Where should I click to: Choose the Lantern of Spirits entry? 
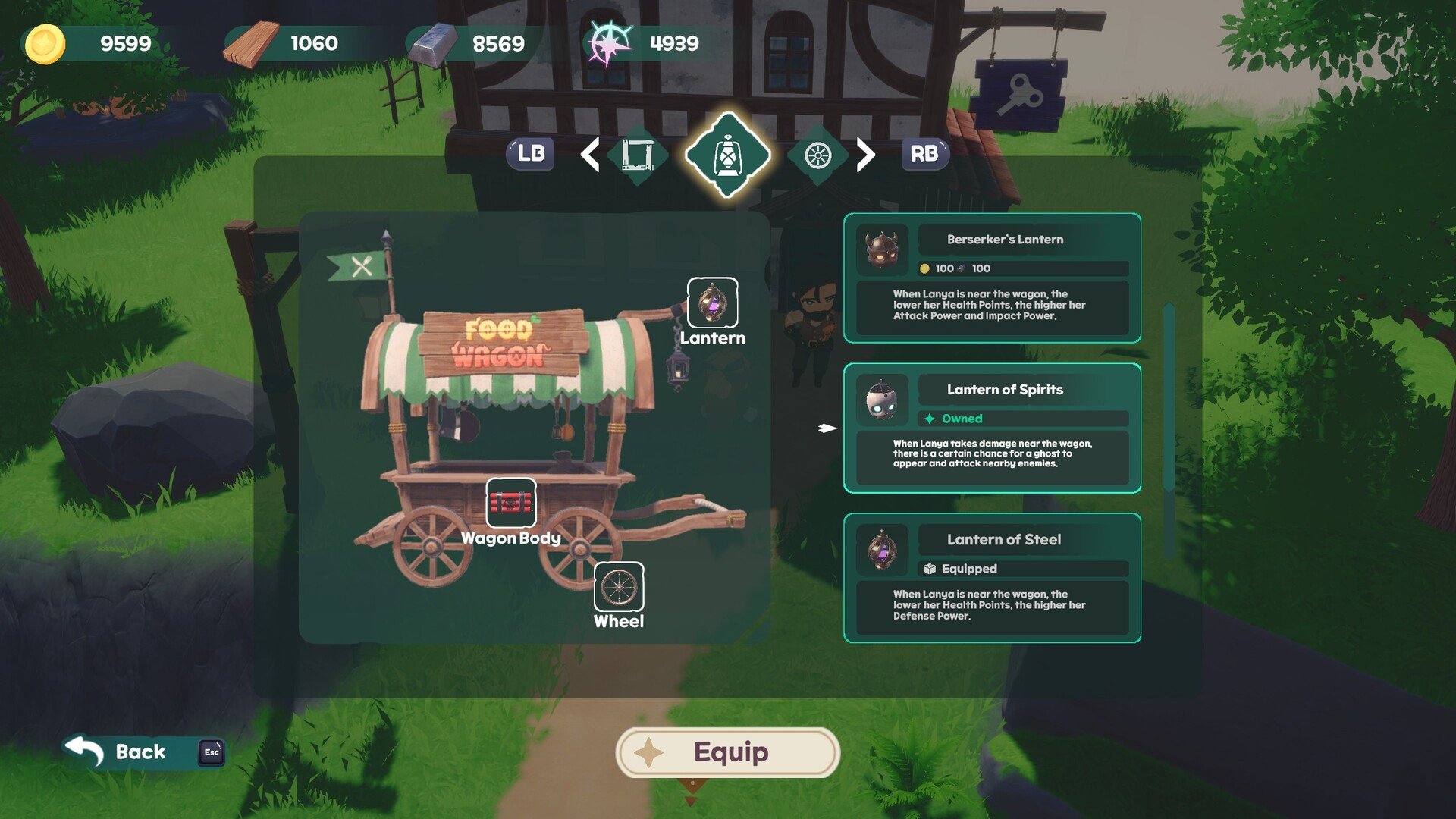click(x=992, y=428)
